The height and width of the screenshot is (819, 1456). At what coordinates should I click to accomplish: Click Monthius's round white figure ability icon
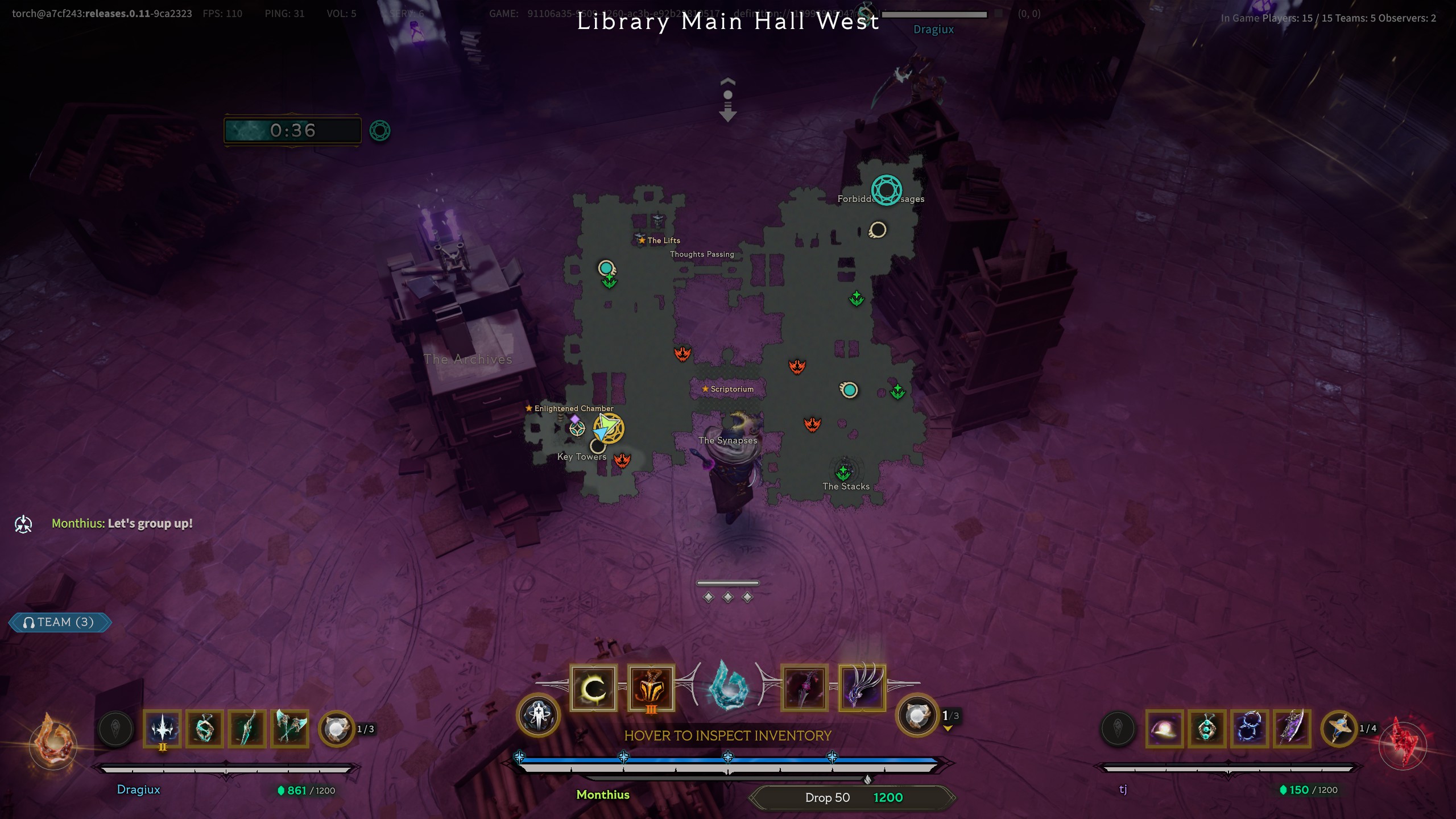(538, 715)
